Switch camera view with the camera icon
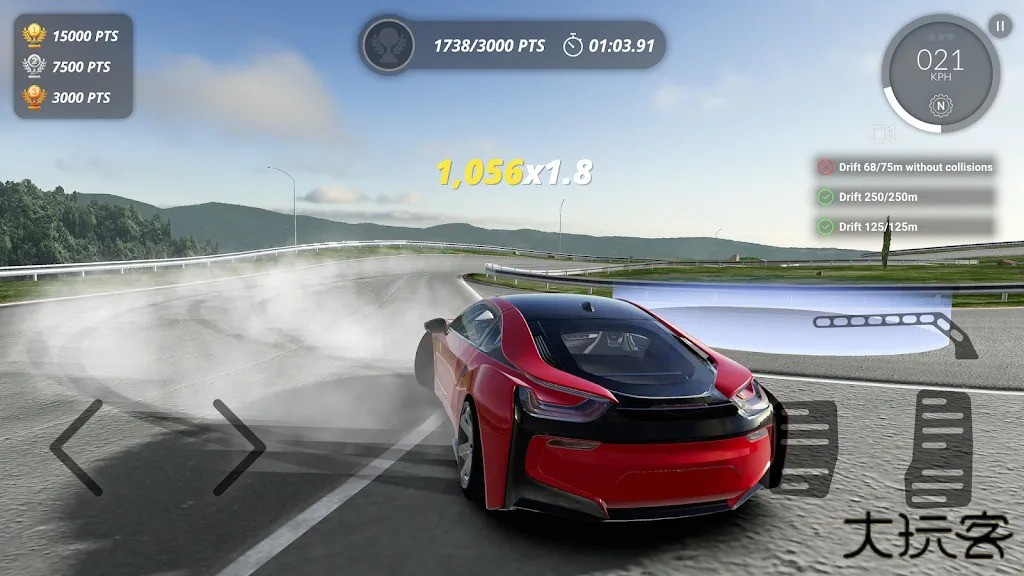This screenshot has width=1024, height=576. pyautogui.click(x=882, y=134)
